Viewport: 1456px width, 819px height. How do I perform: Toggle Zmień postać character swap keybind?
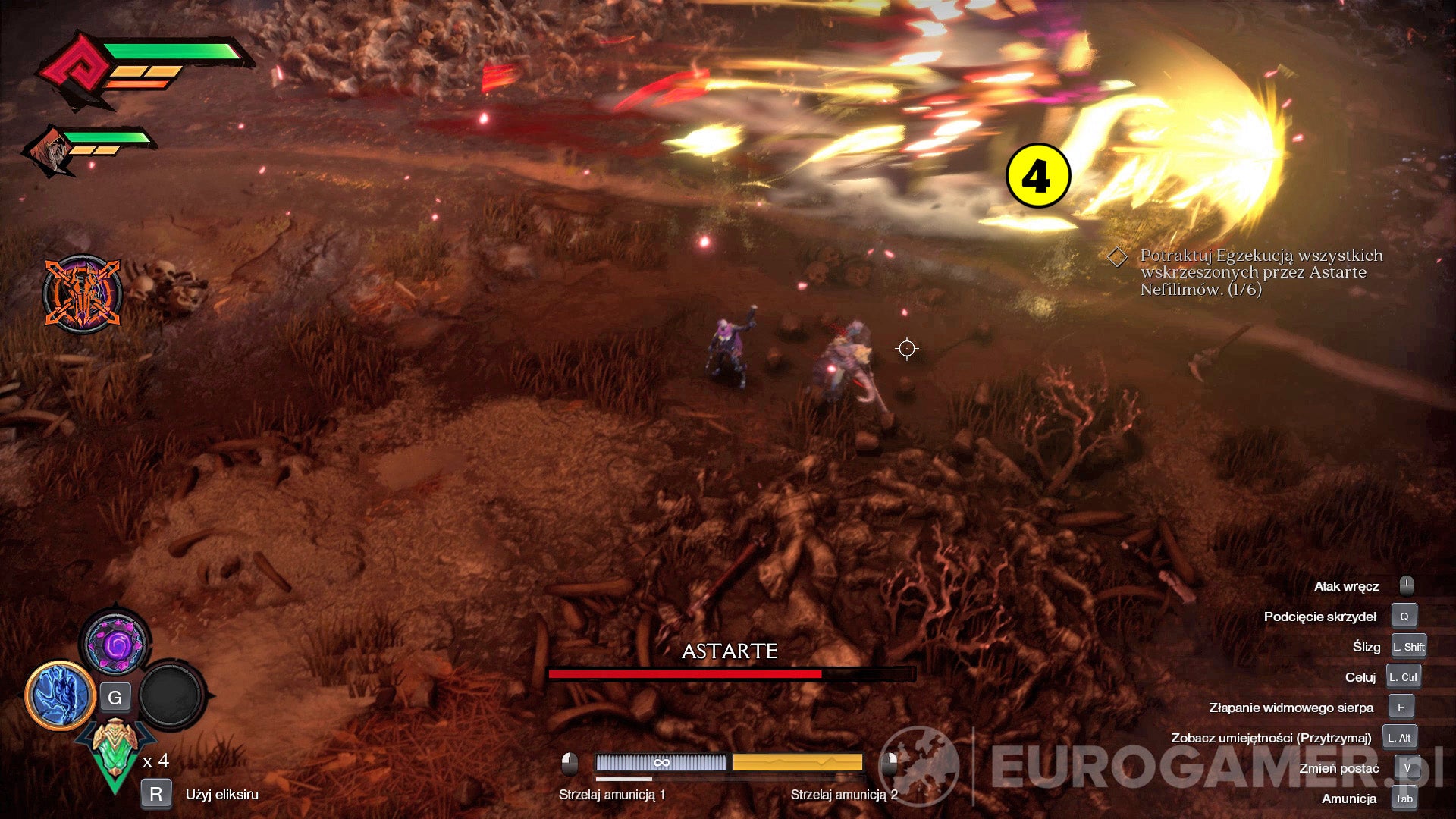(1406, 767)
